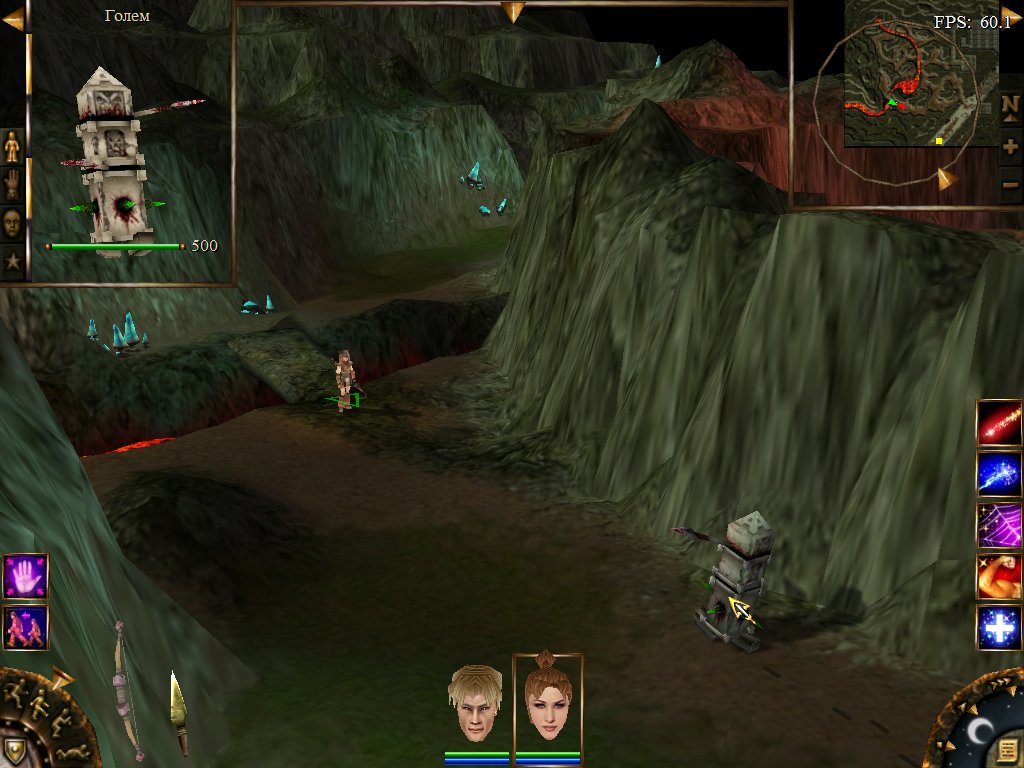Collapse the Голем panel with gold arrow
Viewport: 1024px width, 768px height.
tap(12, 18)
